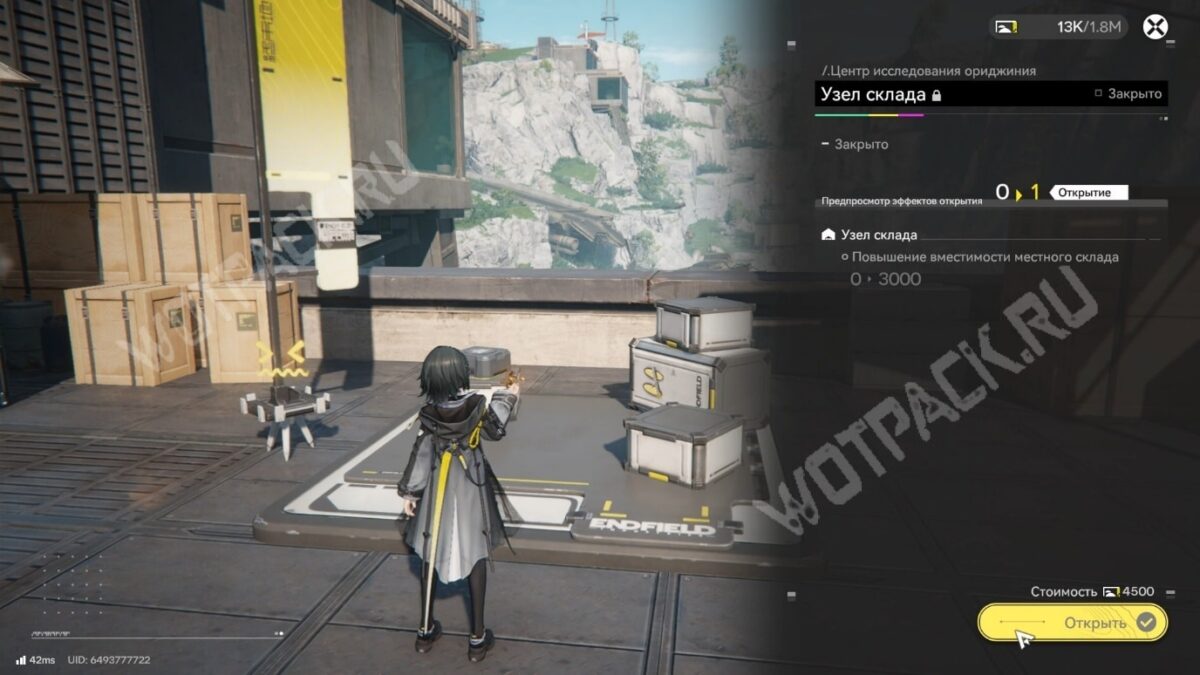Click the Узел склада effect row
Viewport: 1200px width, 675px height.
[x=868, y=235]
